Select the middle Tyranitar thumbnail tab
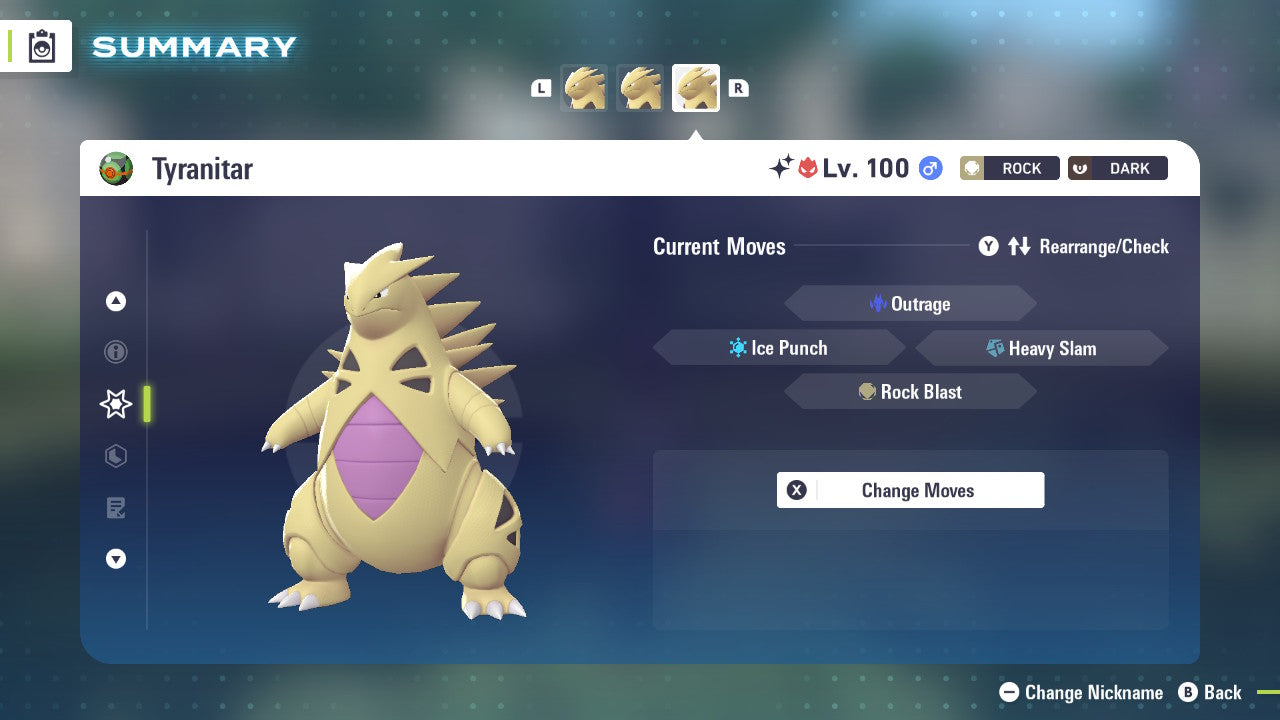The image size is (1280, 720). click(x=640, y=88)
